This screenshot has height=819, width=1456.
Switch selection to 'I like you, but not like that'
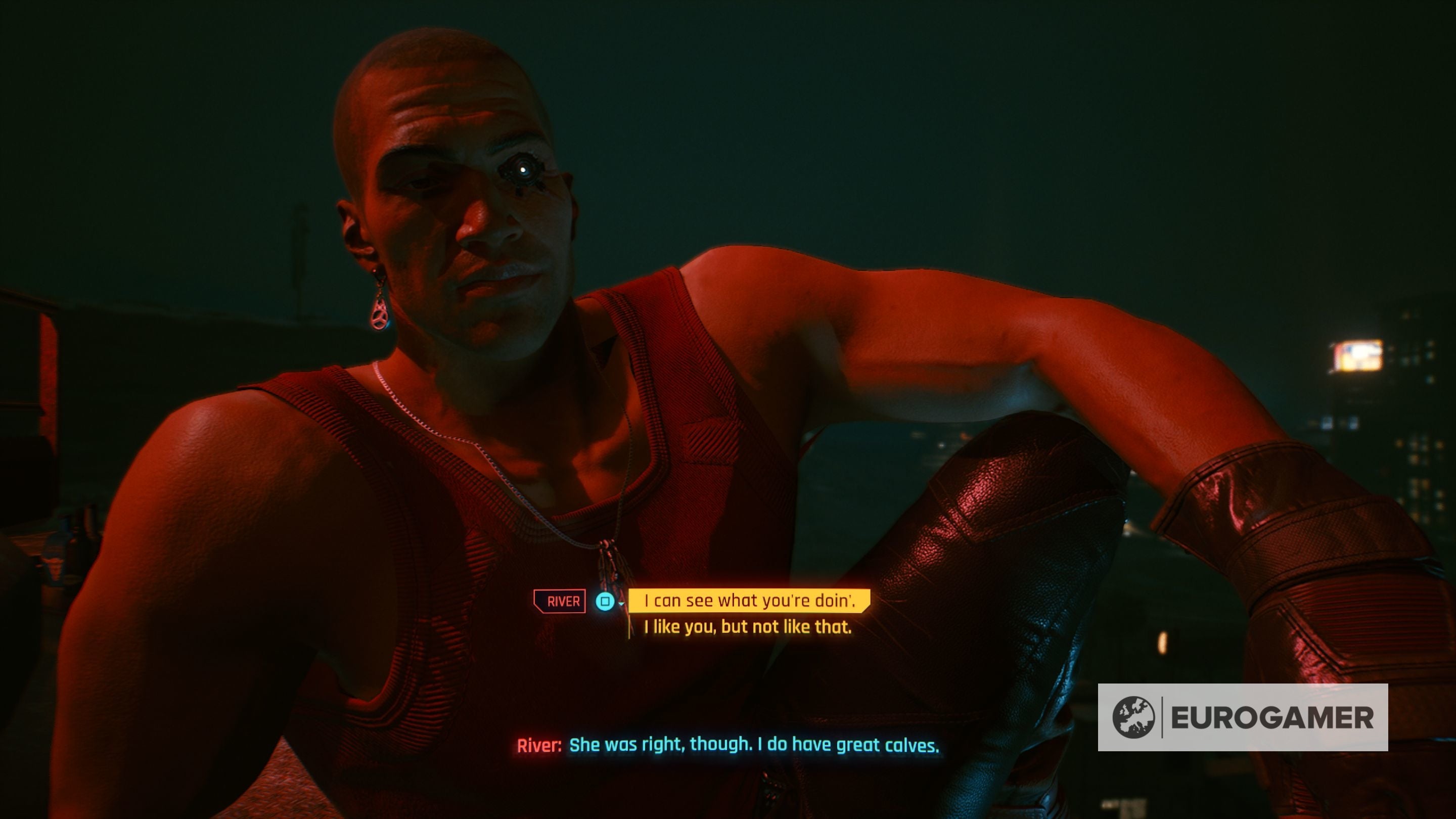(742, 626)
